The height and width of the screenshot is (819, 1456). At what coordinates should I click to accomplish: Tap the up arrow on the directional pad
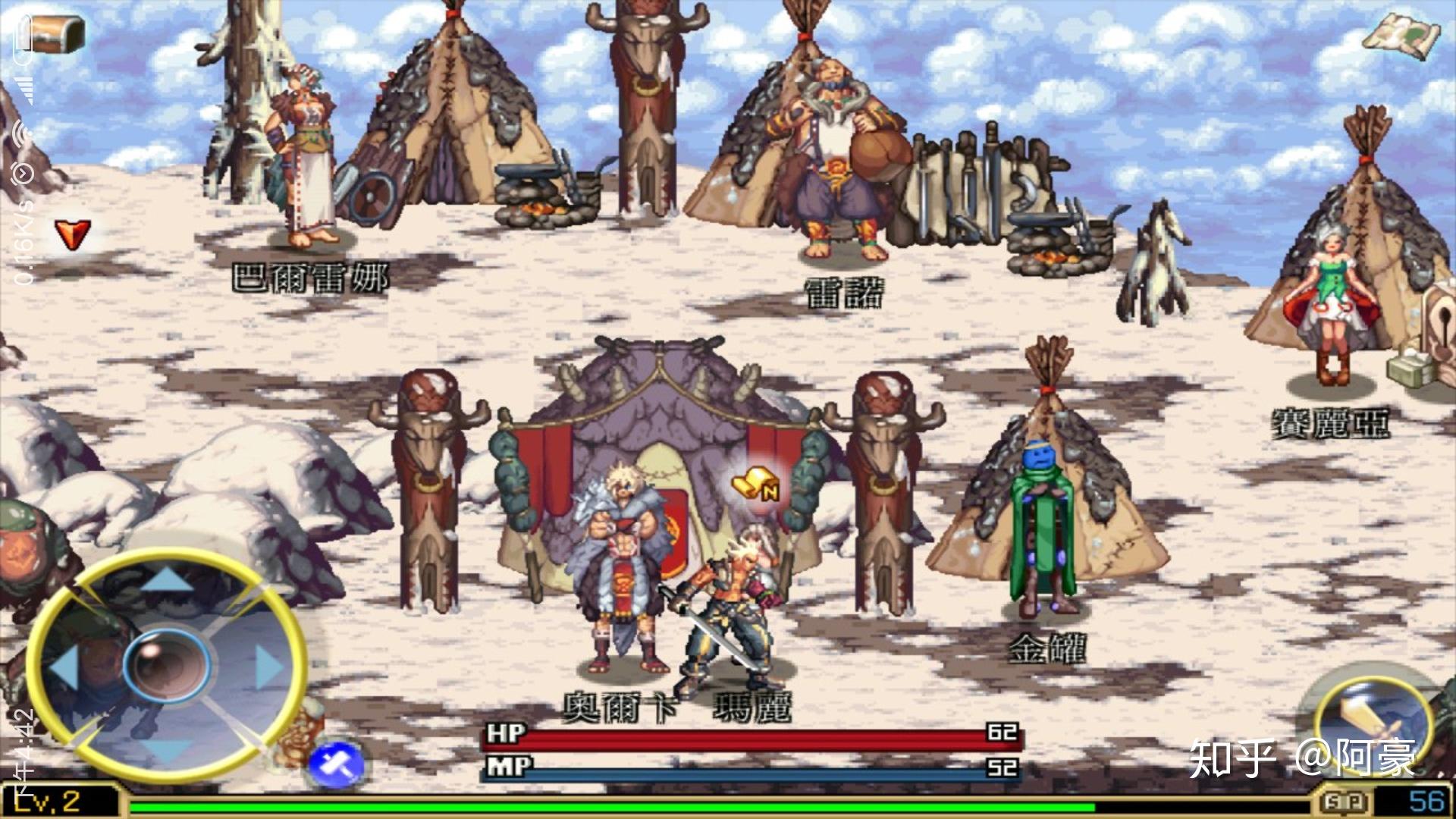[167, 580]
